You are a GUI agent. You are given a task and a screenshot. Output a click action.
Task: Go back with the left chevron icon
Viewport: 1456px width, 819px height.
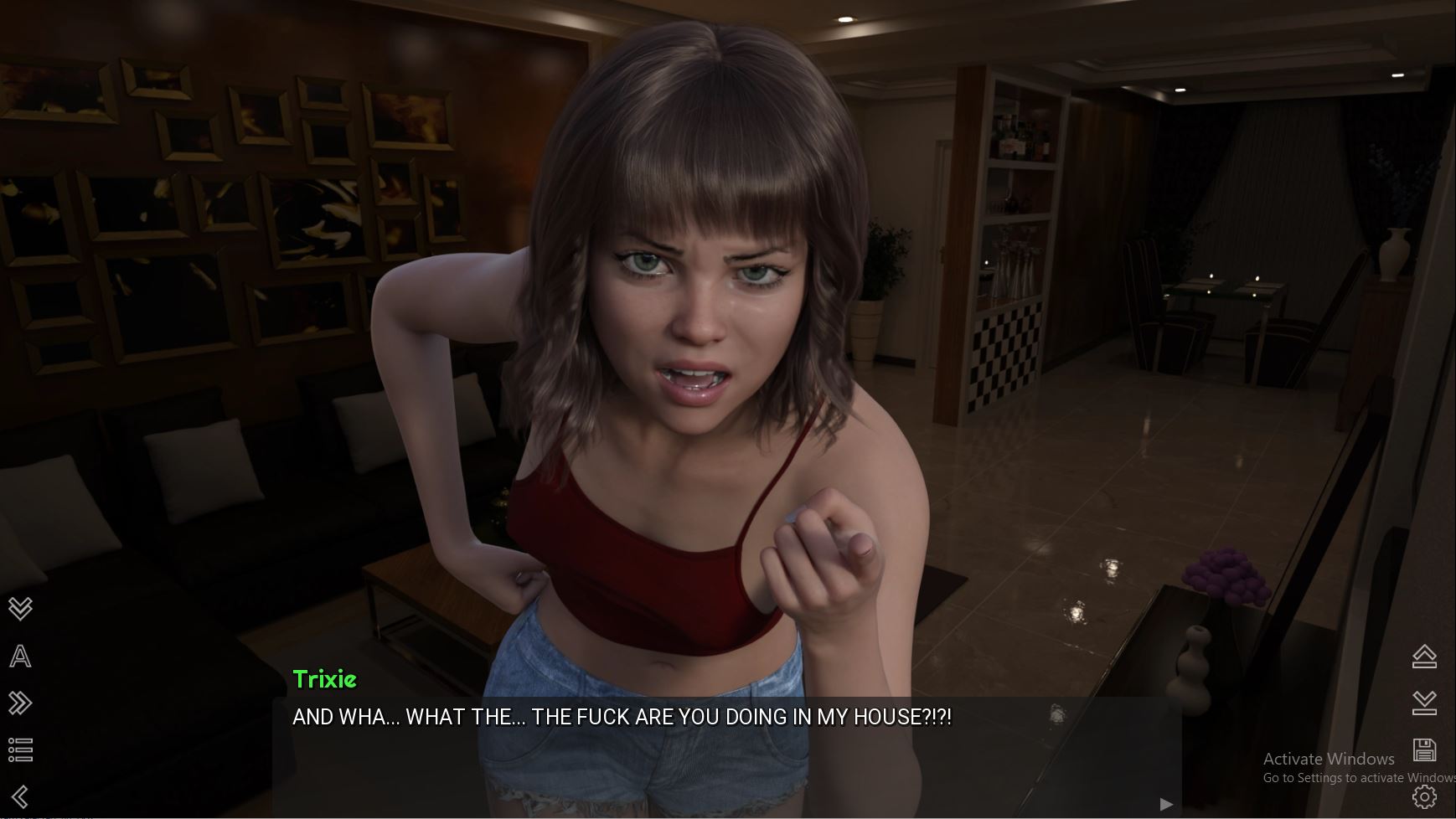tap(20, 796)
